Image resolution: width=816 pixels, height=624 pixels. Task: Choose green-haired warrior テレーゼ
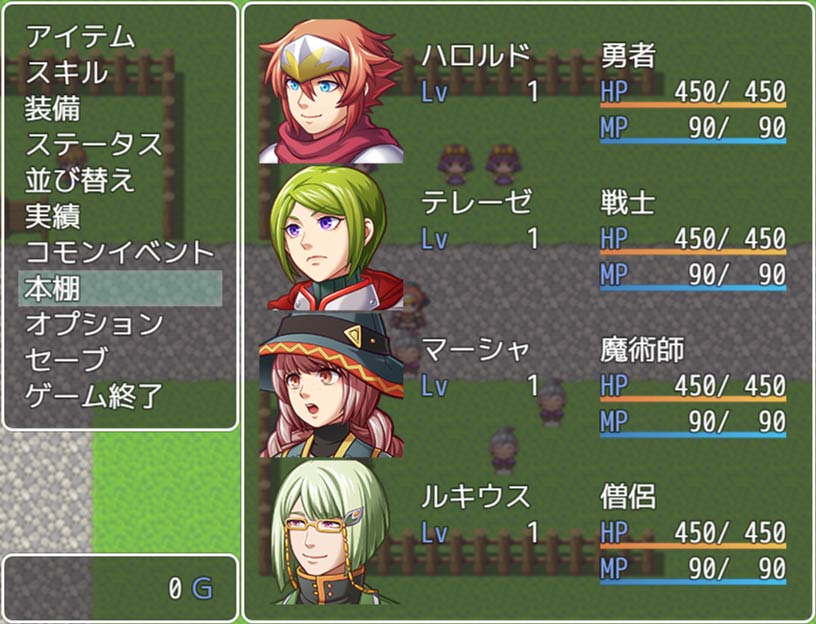pyautogui.click(x=528, y=237)
